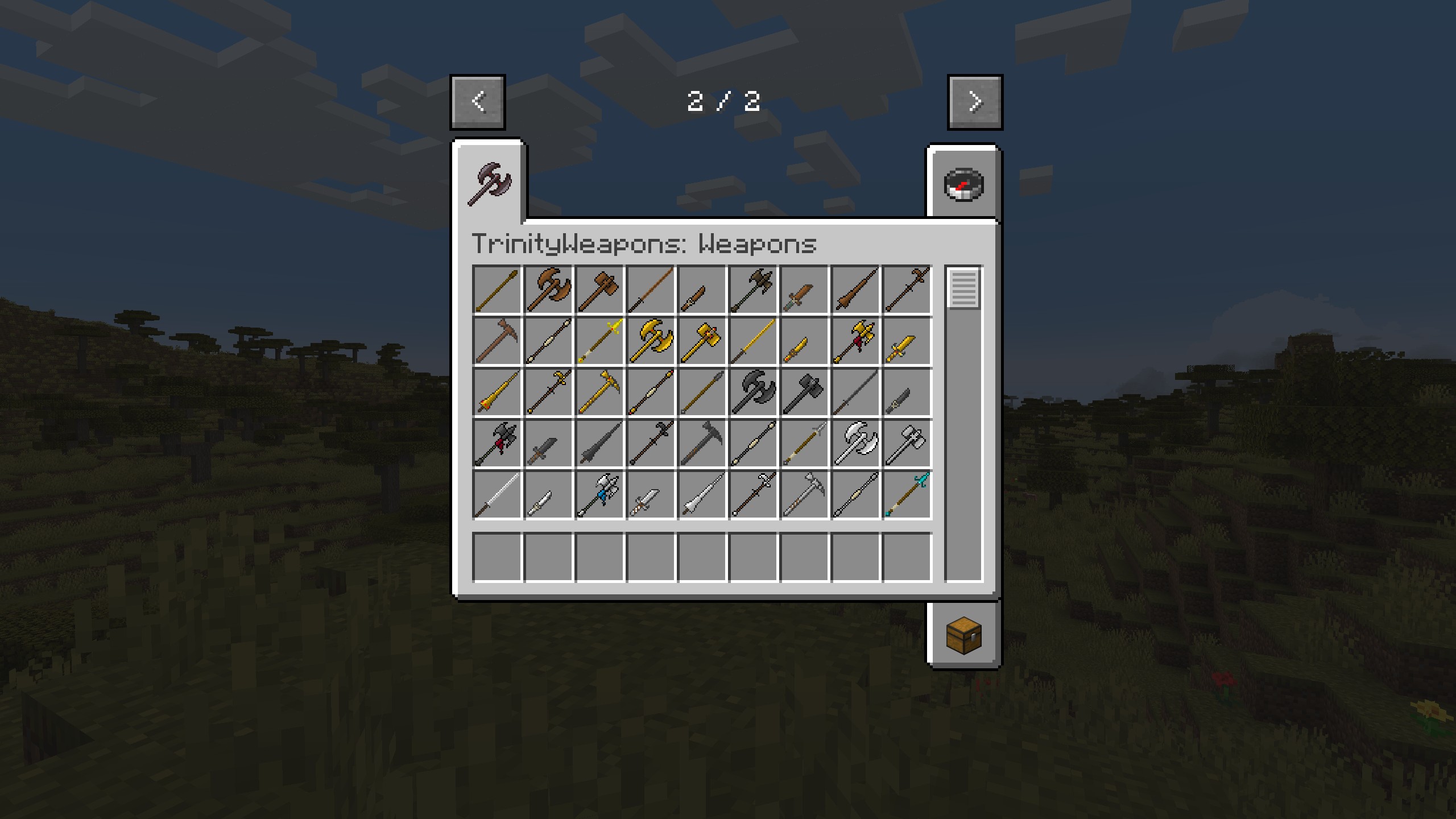Select the golden pickaxe-shaped war pick
This screenshot has height=819, width=1456.
coord(599,392)
